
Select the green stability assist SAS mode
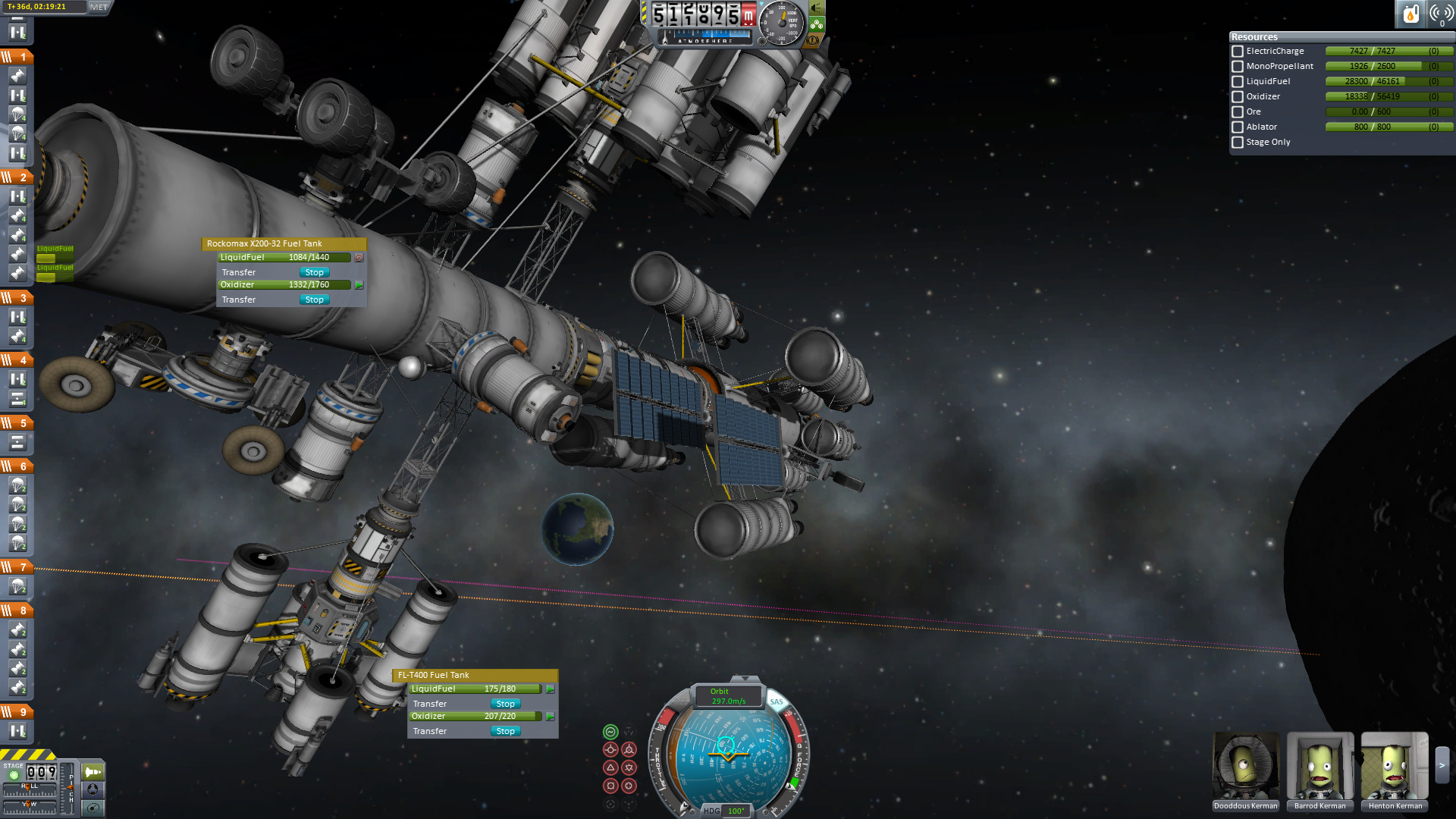pyautogui.click(x=610, y=732)
